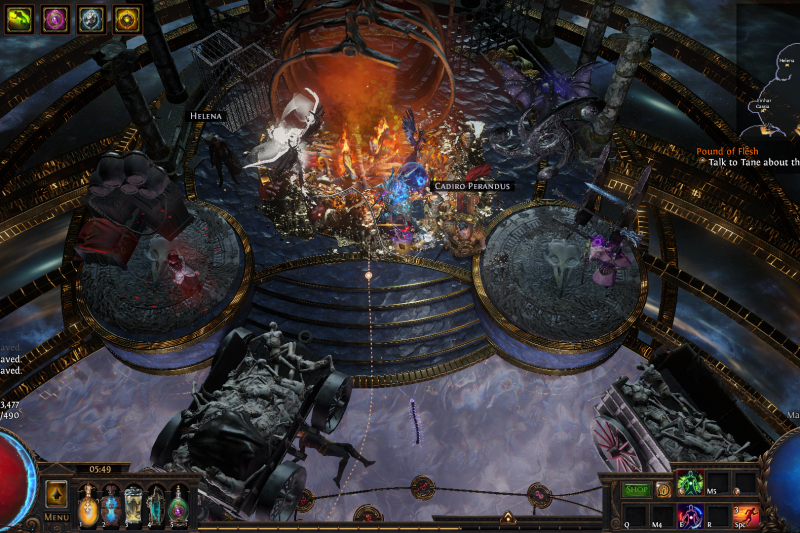Activate the green glowing figure aura skill
The width and height of the screenshot is (800, 533).
(x=690, y=484)
